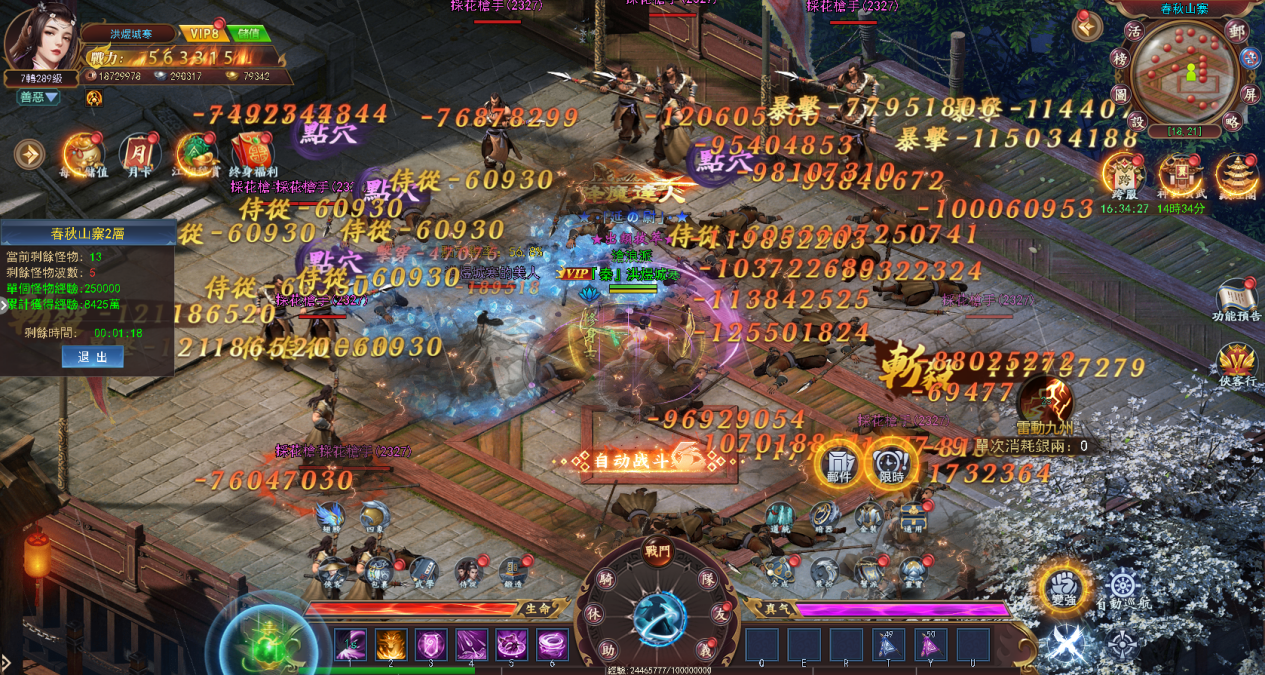Open the 跨服 cross-server event icon

1126,173
